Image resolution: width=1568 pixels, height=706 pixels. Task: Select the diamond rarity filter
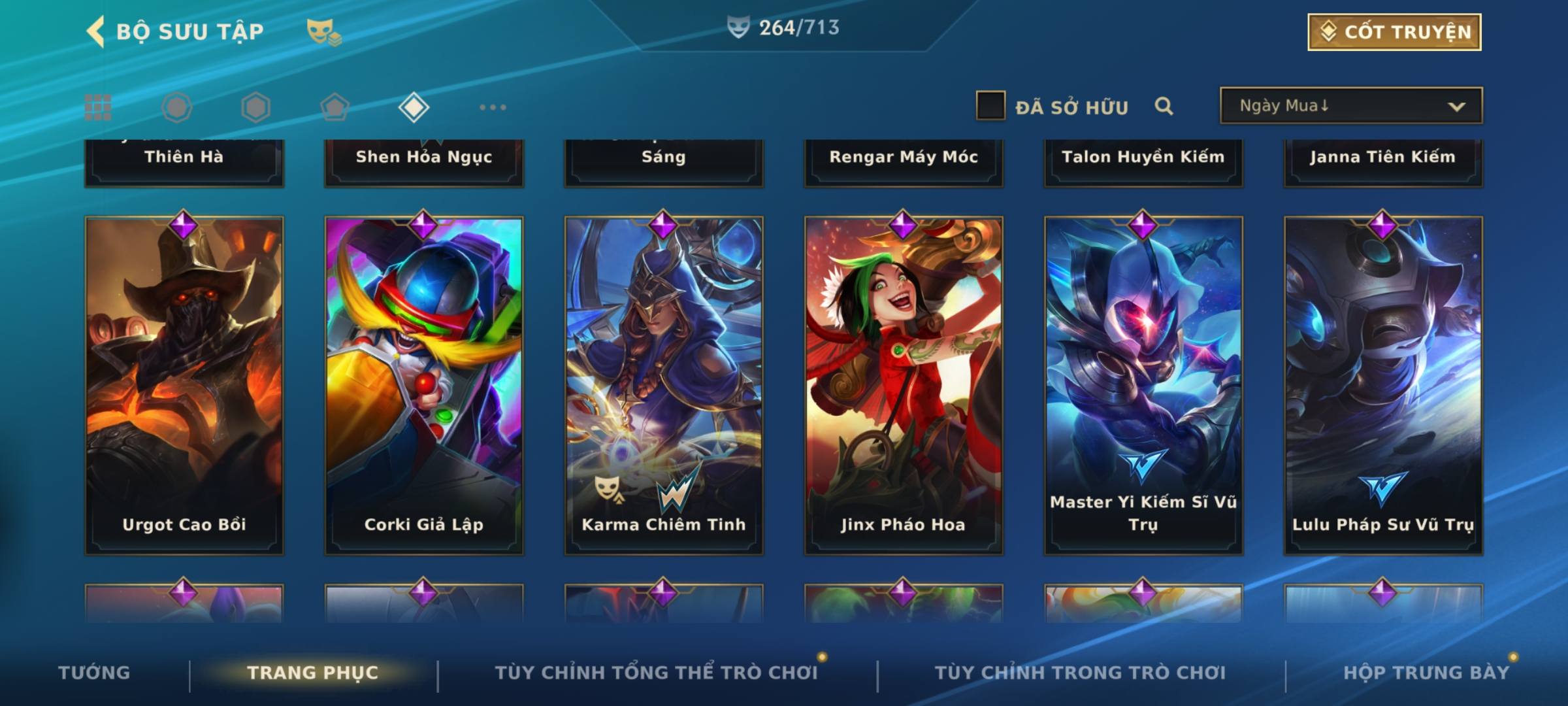[414, 107]
